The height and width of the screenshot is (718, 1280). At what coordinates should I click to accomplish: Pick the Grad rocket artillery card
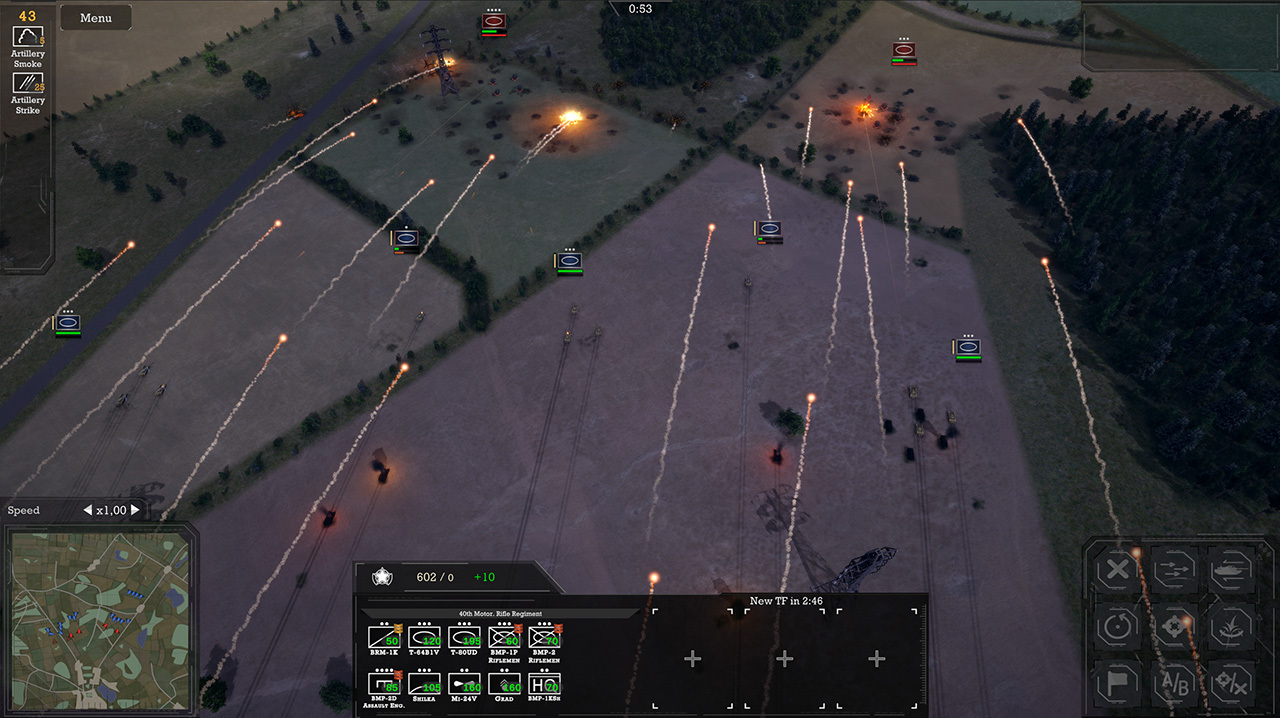click(504, 684)
